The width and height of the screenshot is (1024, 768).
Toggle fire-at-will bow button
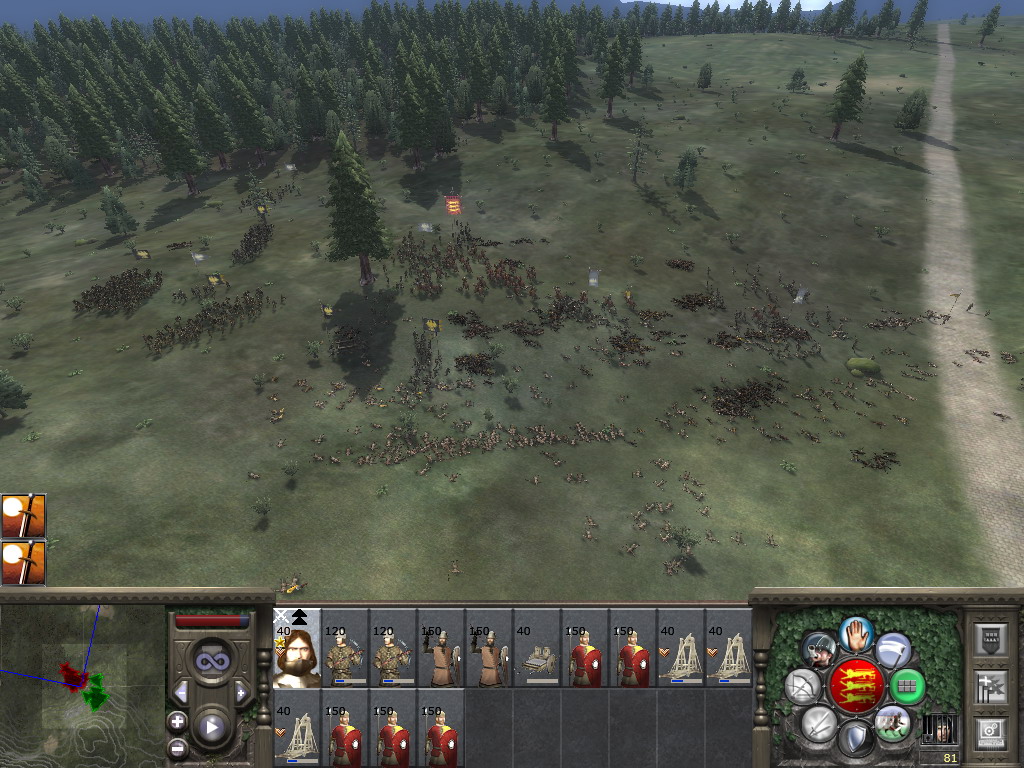pos(802,686)
